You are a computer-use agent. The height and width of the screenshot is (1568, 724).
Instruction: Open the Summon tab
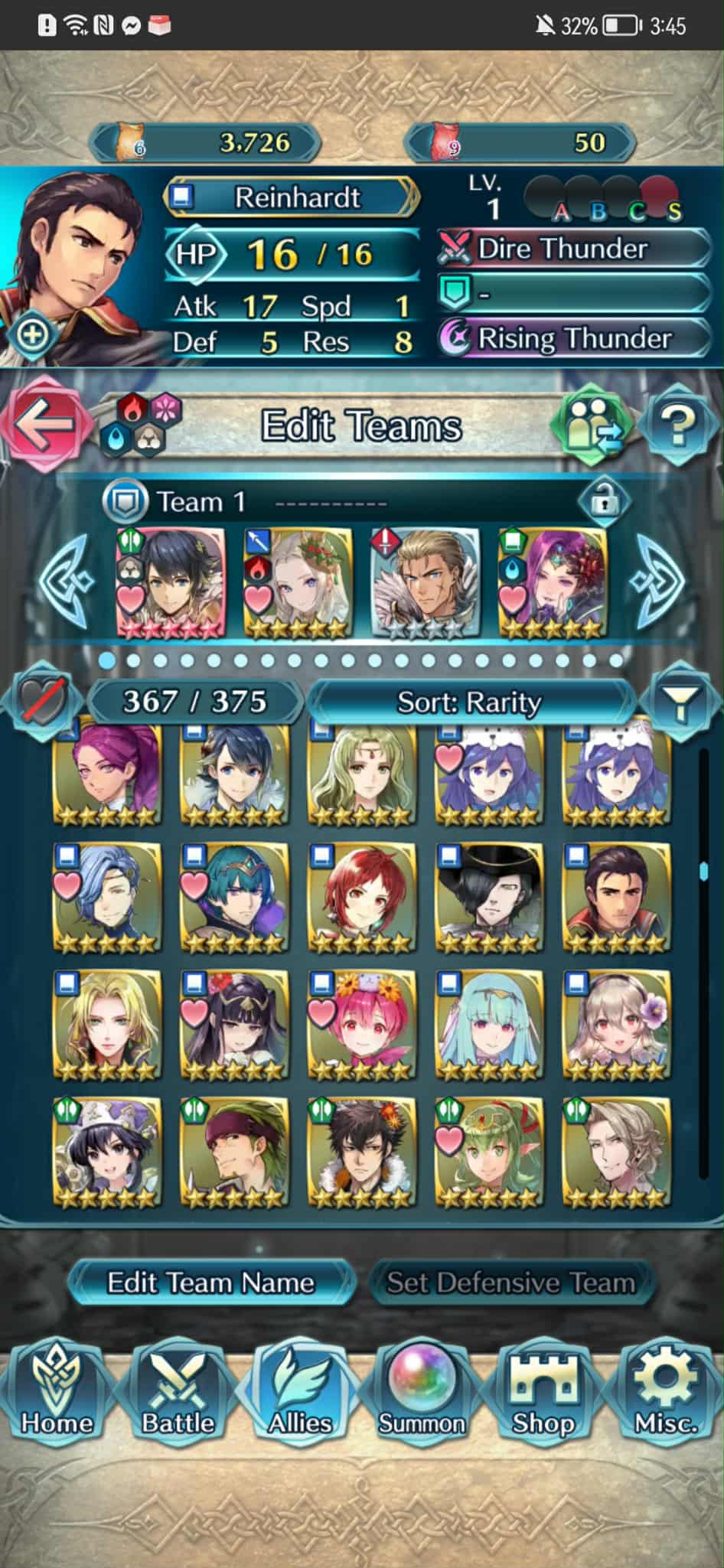422,1394
